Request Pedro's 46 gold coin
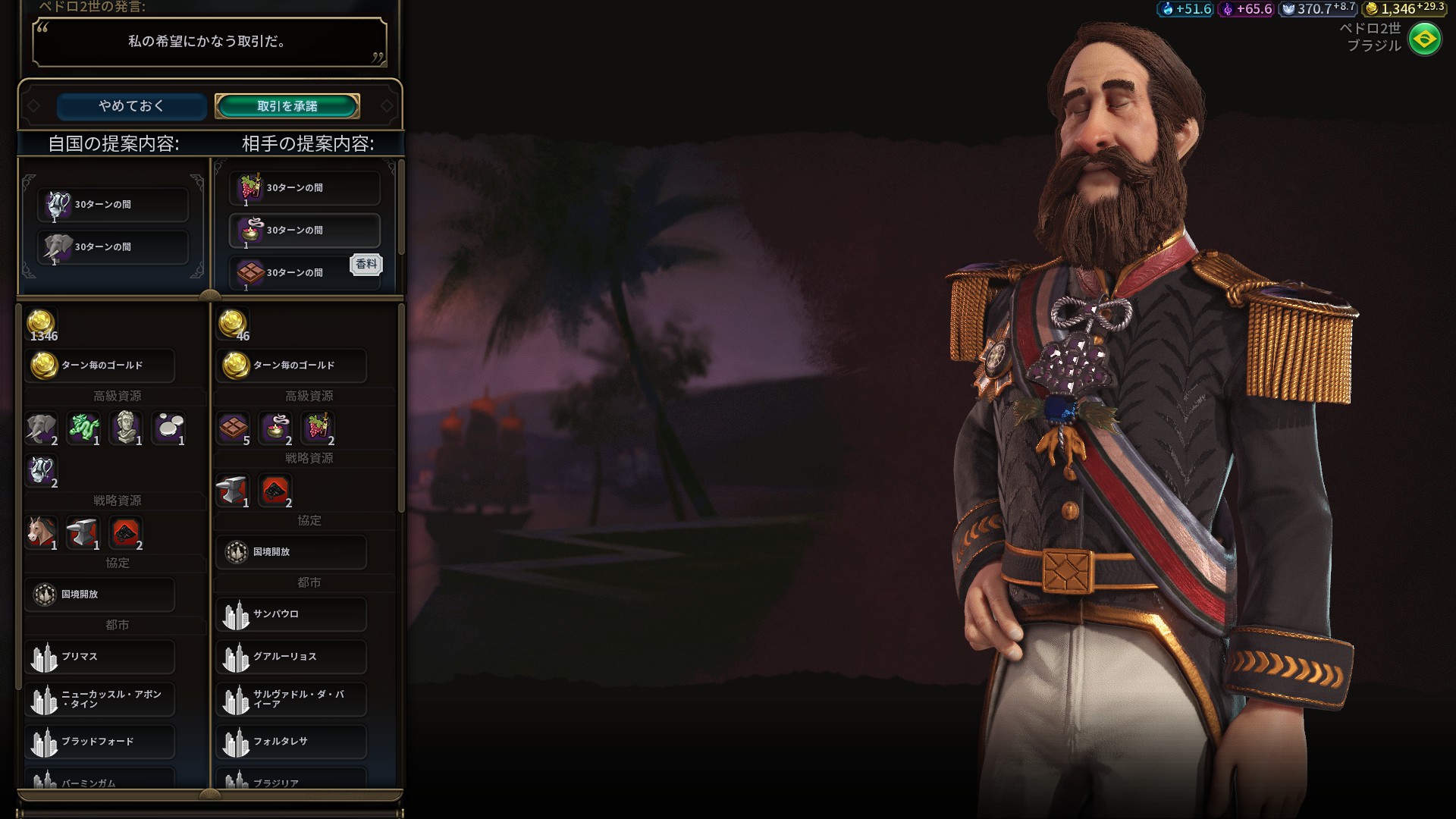Viewport: 1456px width, 819px height. coord(233,324)
